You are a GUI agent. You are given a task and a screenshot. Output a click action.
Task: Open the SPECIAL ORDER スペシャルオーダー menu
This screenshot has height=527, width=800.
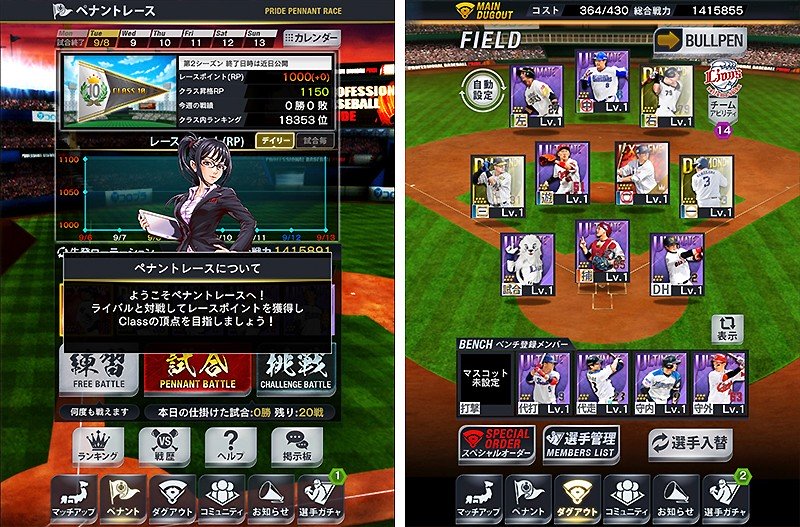[497, 443]
